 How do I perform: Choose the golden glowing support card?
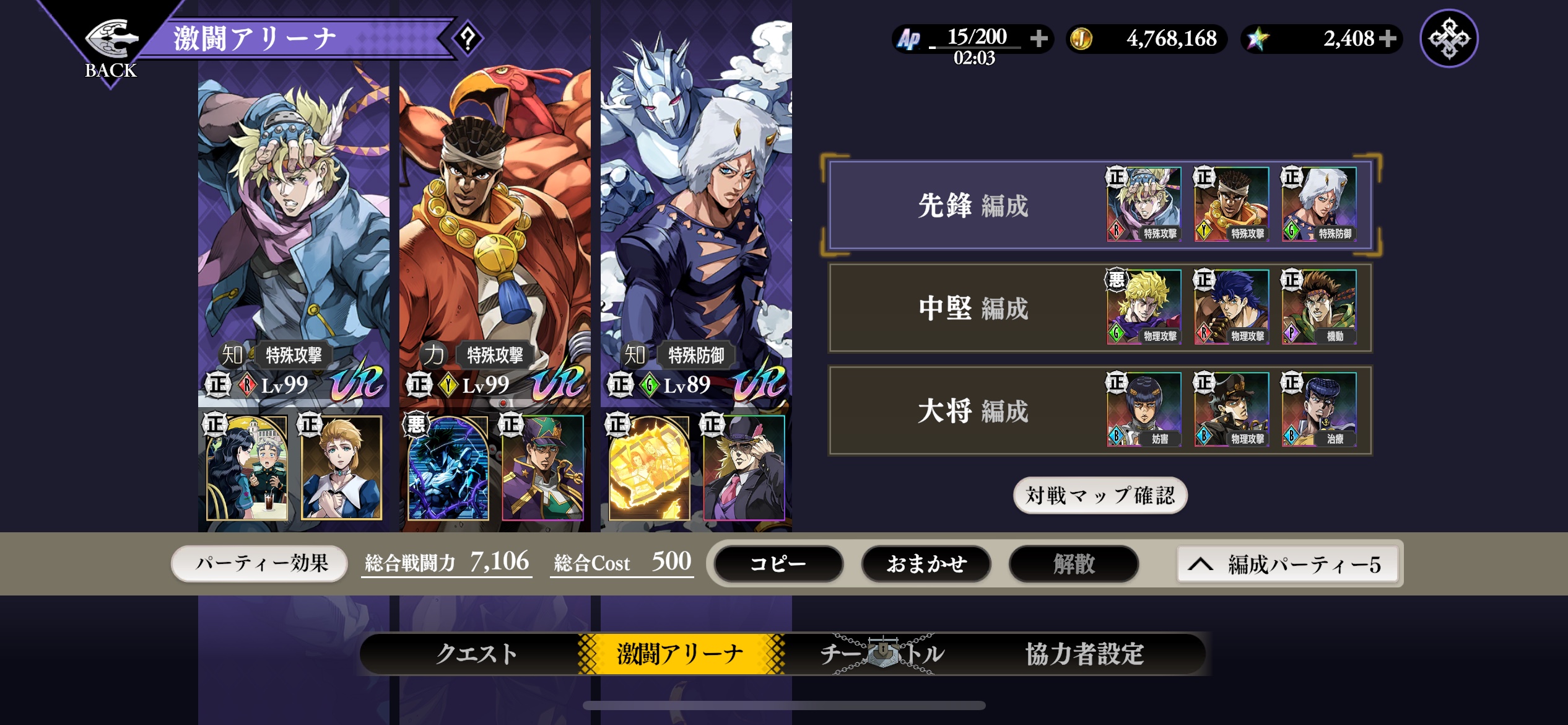click(x=649, y=468)
